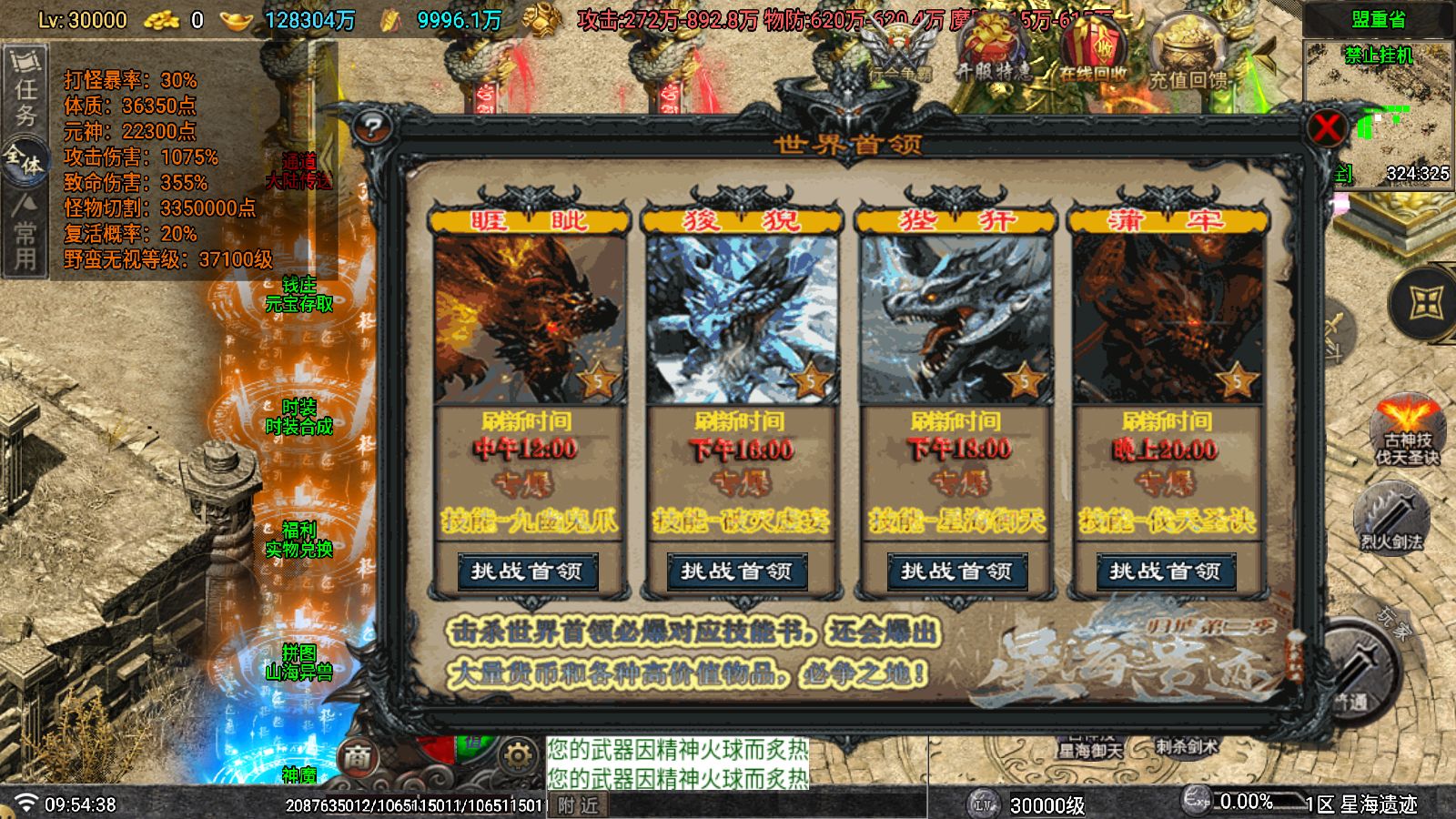Open the settings gear icon
The height and width of the screenshot is (819, 1456).
tap(519, 753)
